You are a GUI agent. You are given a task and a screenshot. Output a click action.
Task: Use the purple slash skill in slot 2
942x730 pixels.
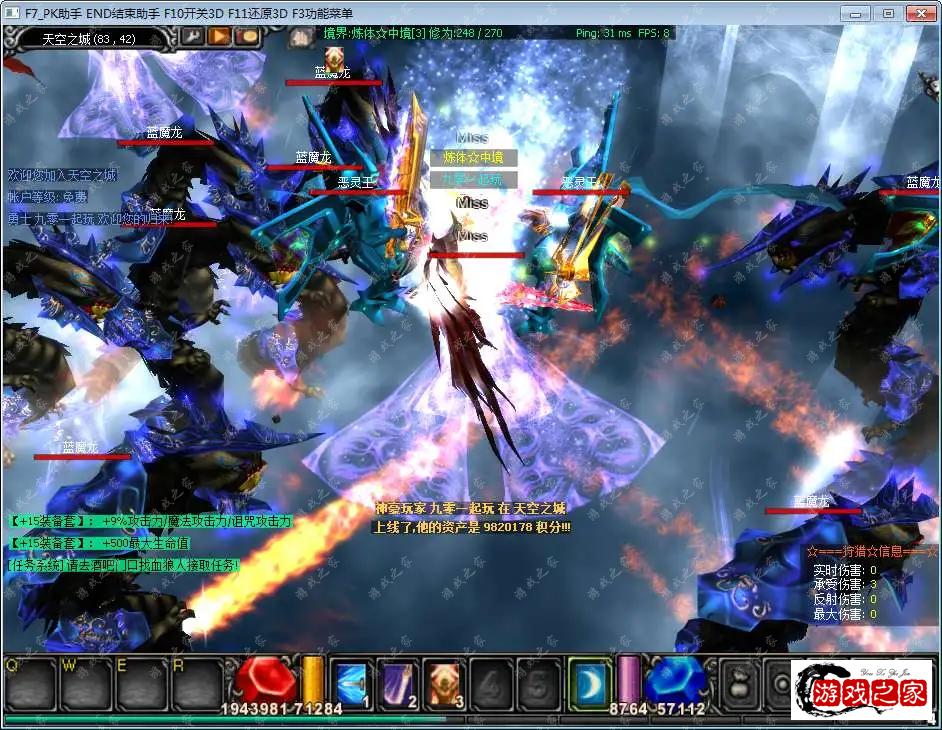(x=399, y=683)
